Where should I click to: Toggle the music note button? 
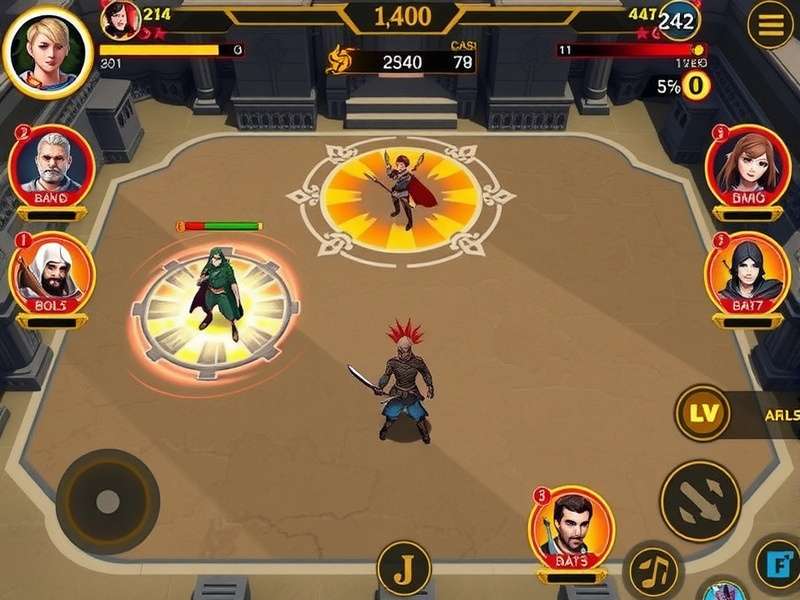click(x=653, y=572)
